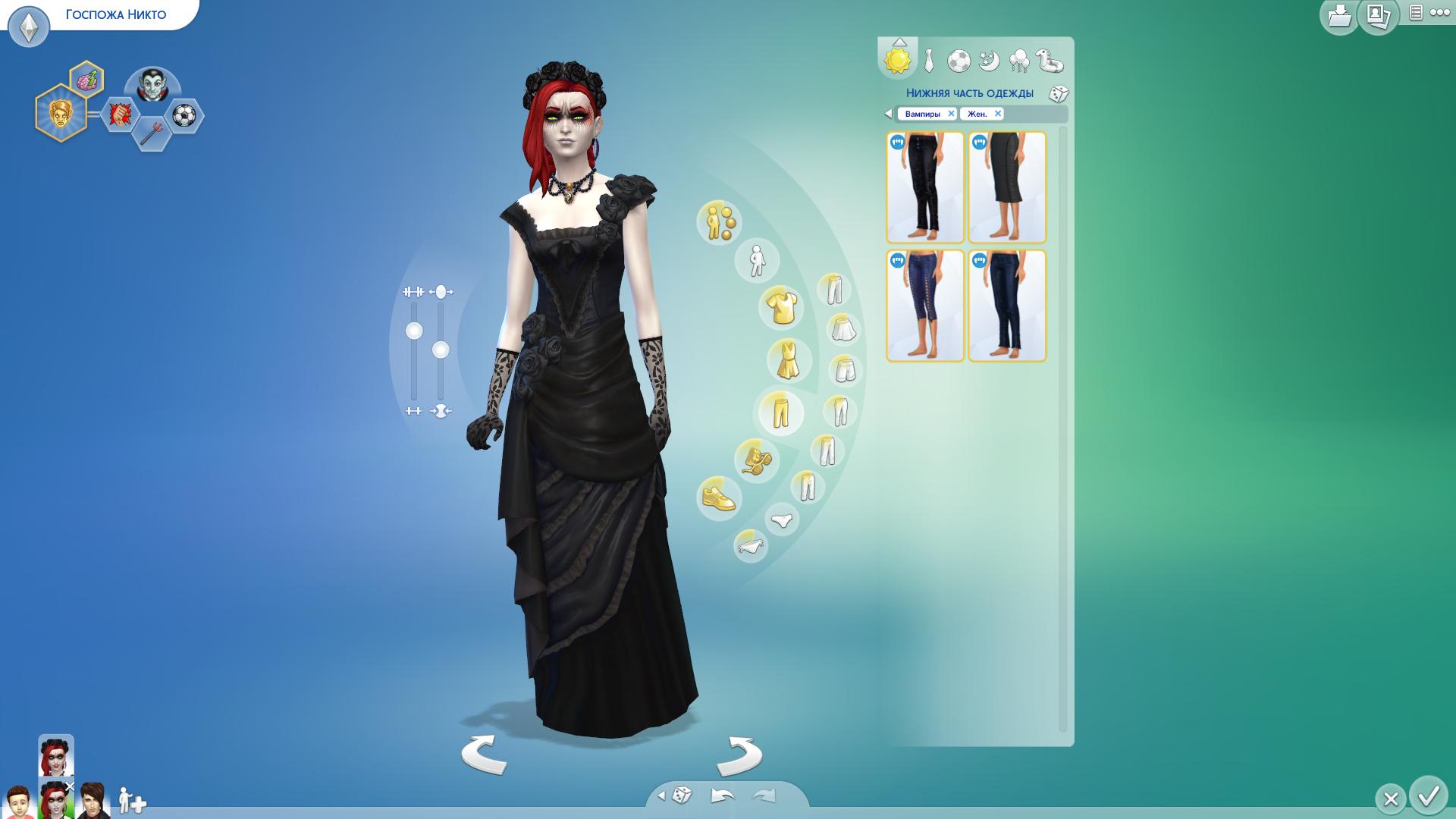Add a new Sim to the household
The height and width of the screenshot is (819, 1456).
pos(132,801)
